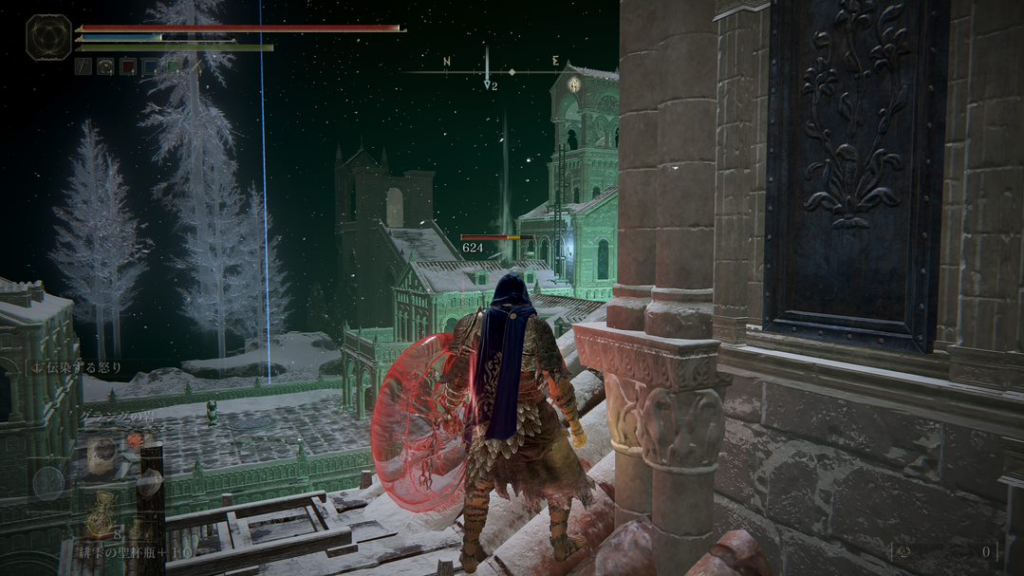Select the Flask of Crimson Tears slot
The image size is (1024, 576).
pos(100,520)
